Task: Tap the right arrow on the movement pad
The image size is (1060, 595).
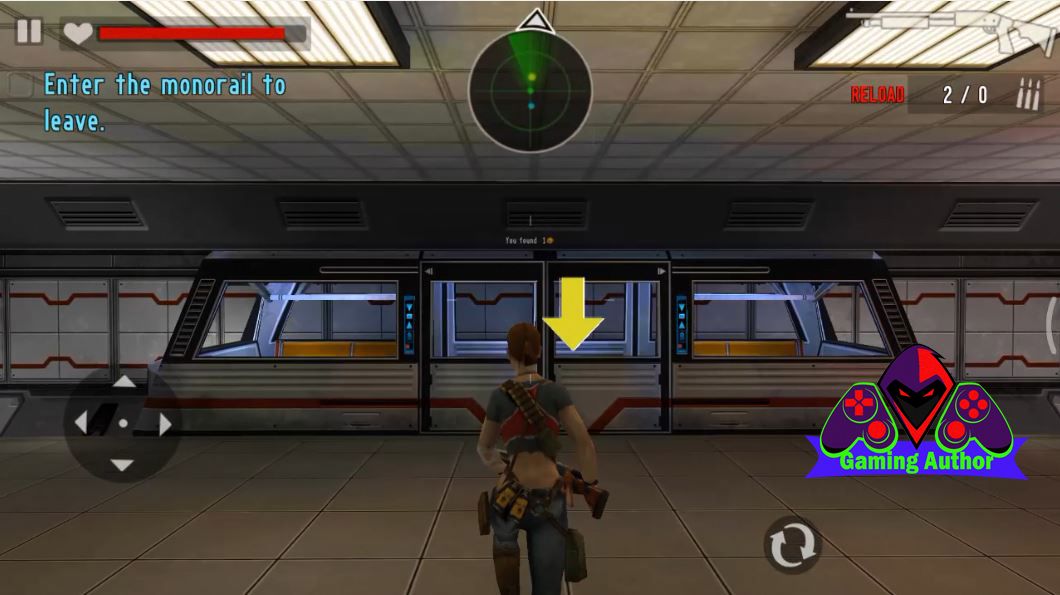Action: pyautogui.click(x=164, y=424)
